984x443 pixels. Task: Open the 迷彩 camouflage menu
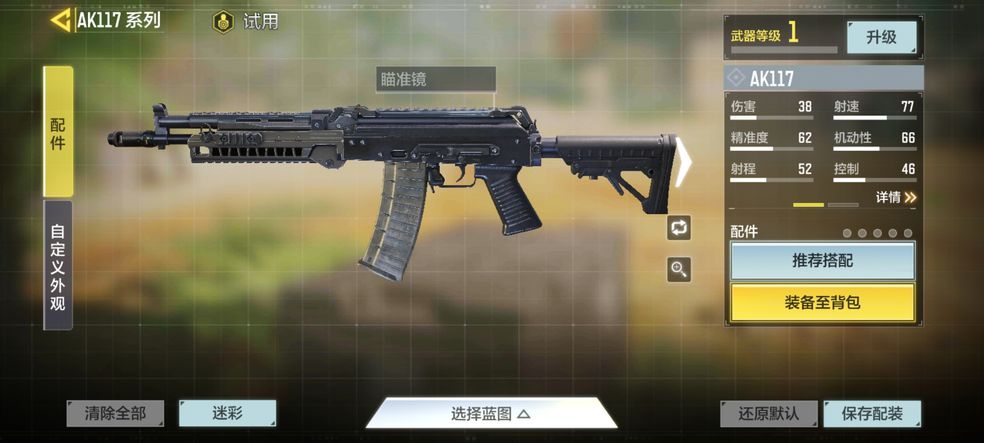[x=227, y=413]
